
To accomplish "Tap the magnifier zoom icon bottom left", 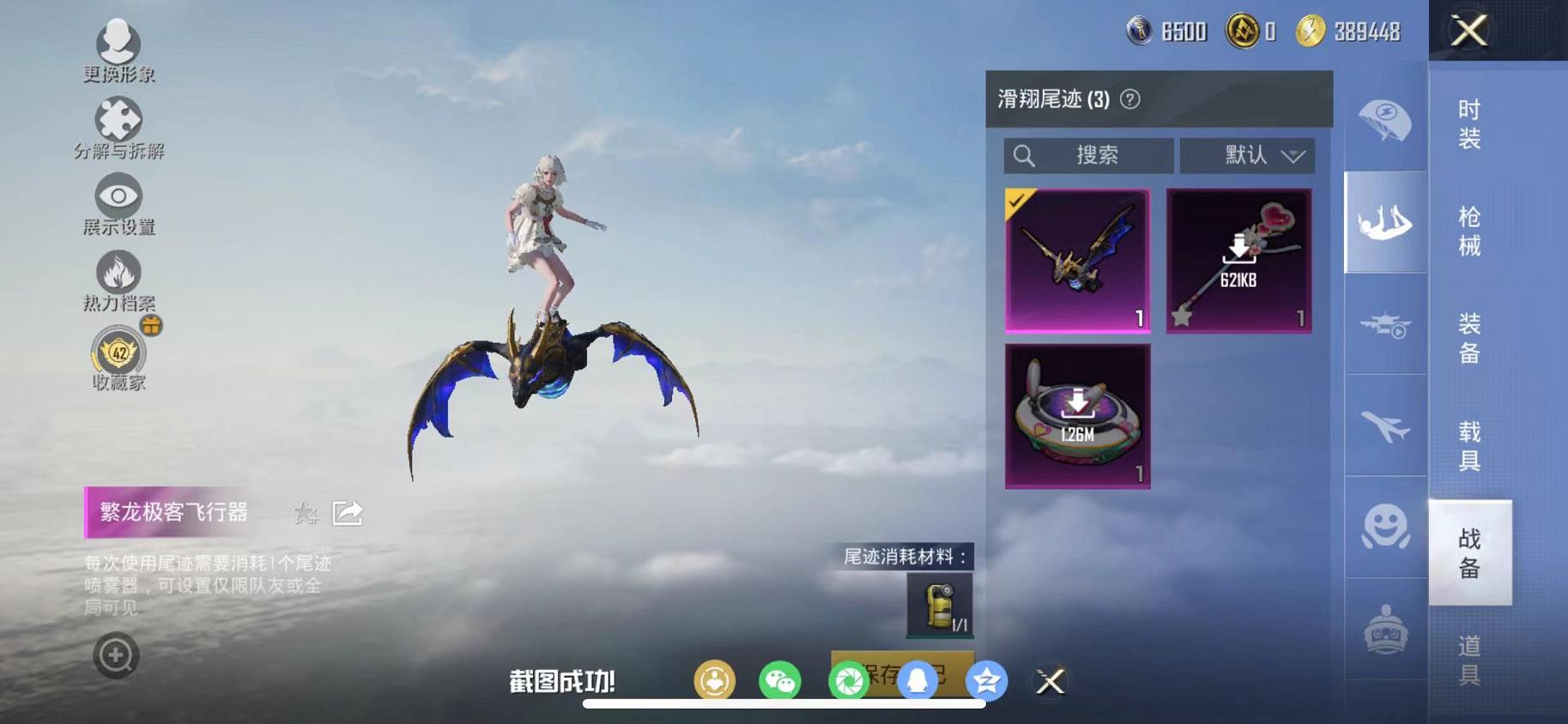I will coord(114,655).
